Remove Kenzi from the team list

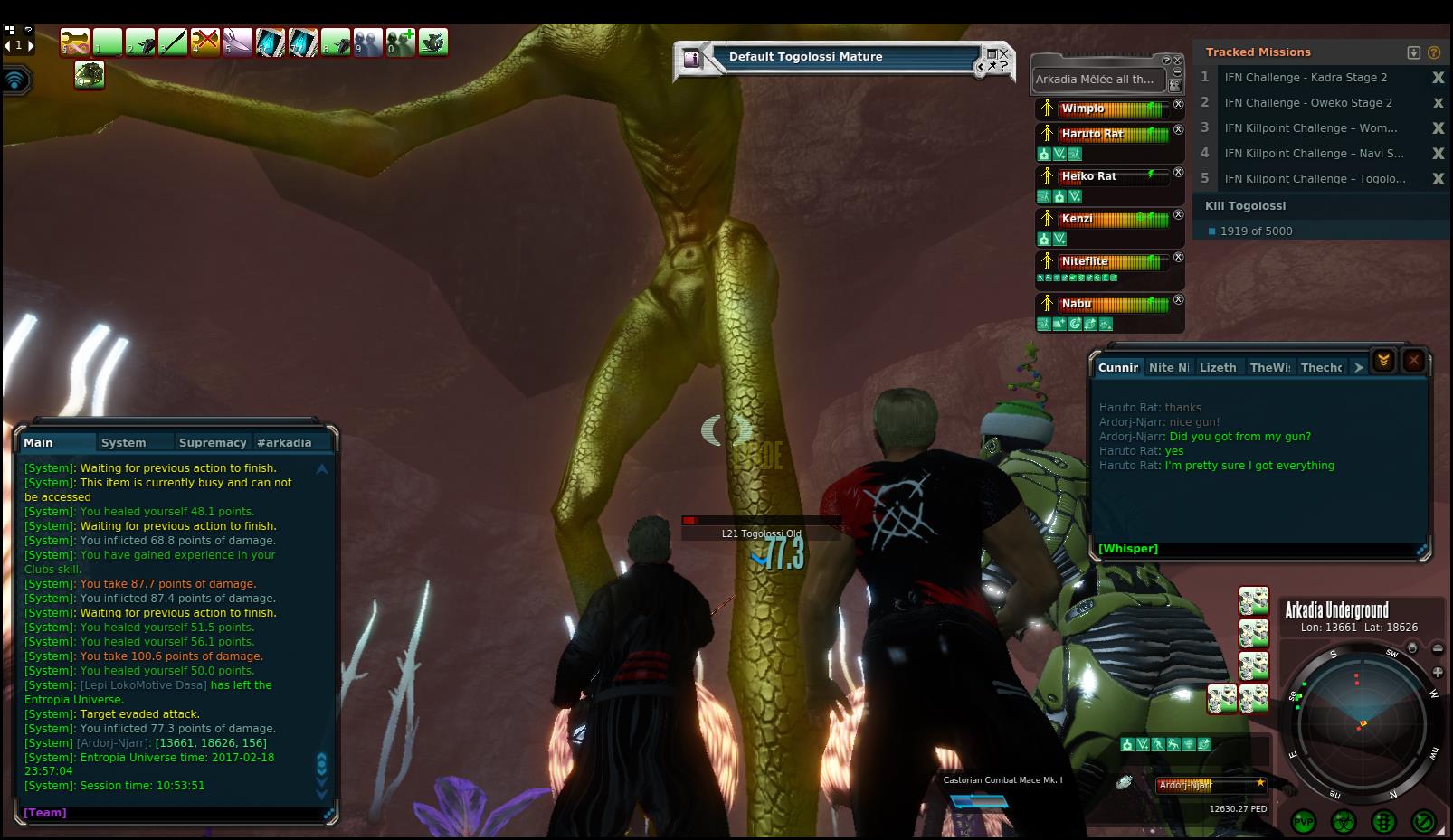point(1178,215)
